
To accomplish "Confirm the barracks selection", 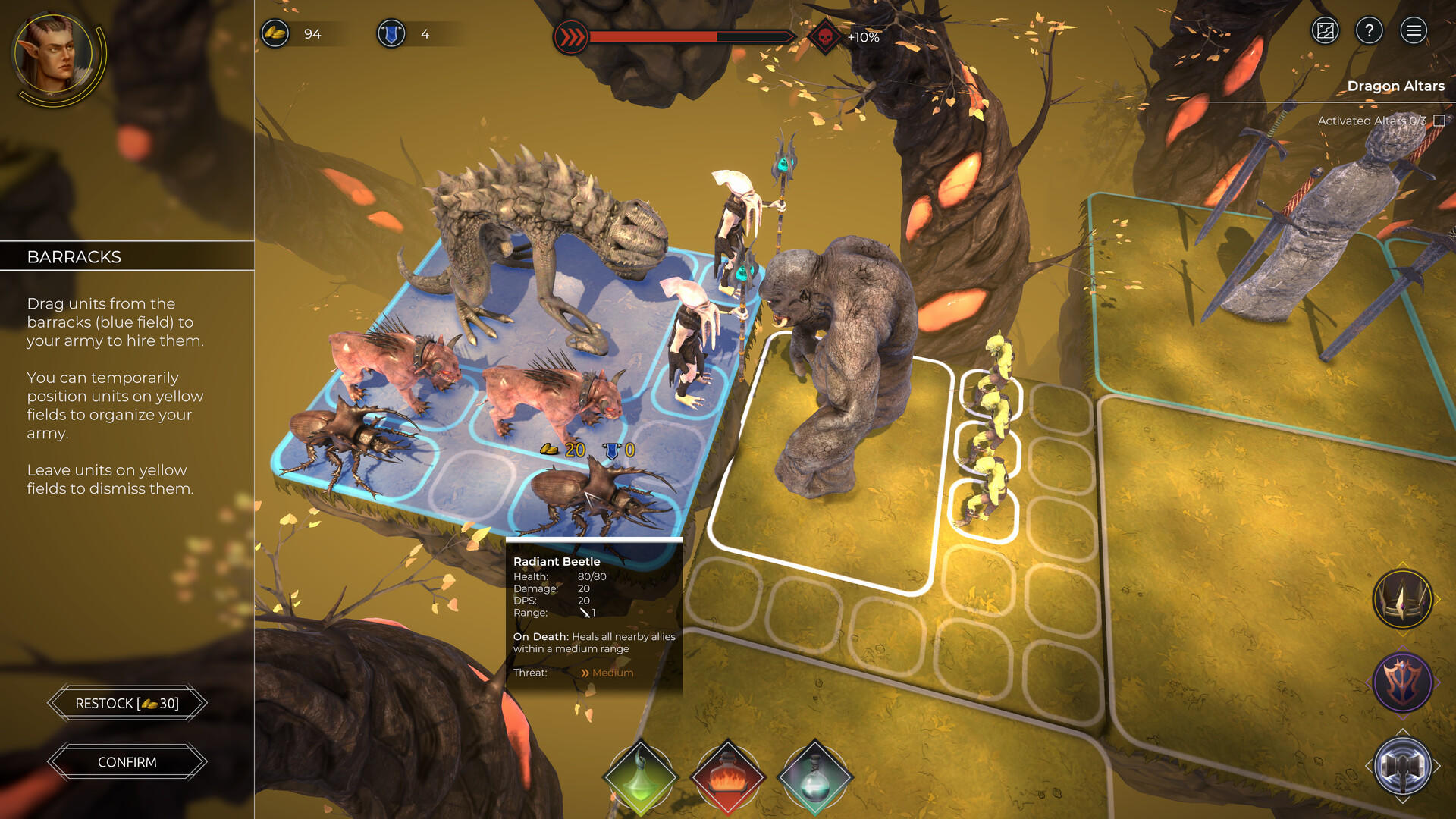I will [127, 762].
